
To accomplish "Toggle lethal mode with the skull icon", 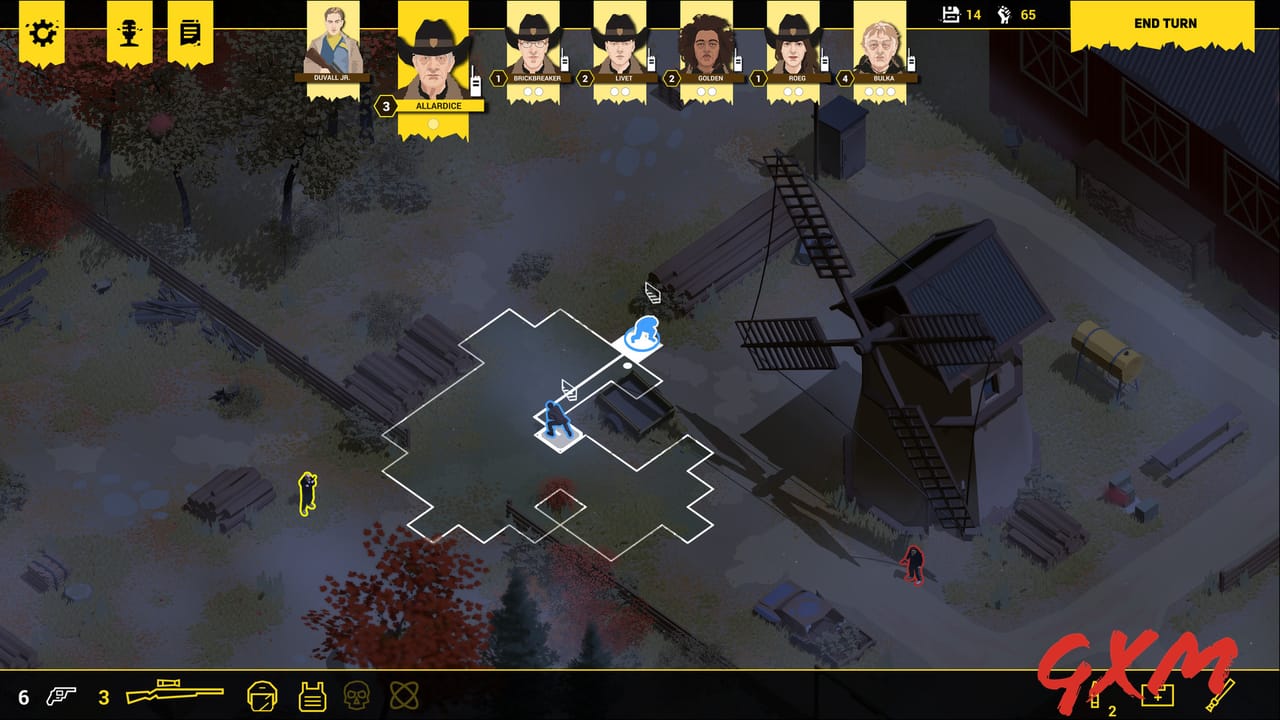I will (x=355, y=696).
